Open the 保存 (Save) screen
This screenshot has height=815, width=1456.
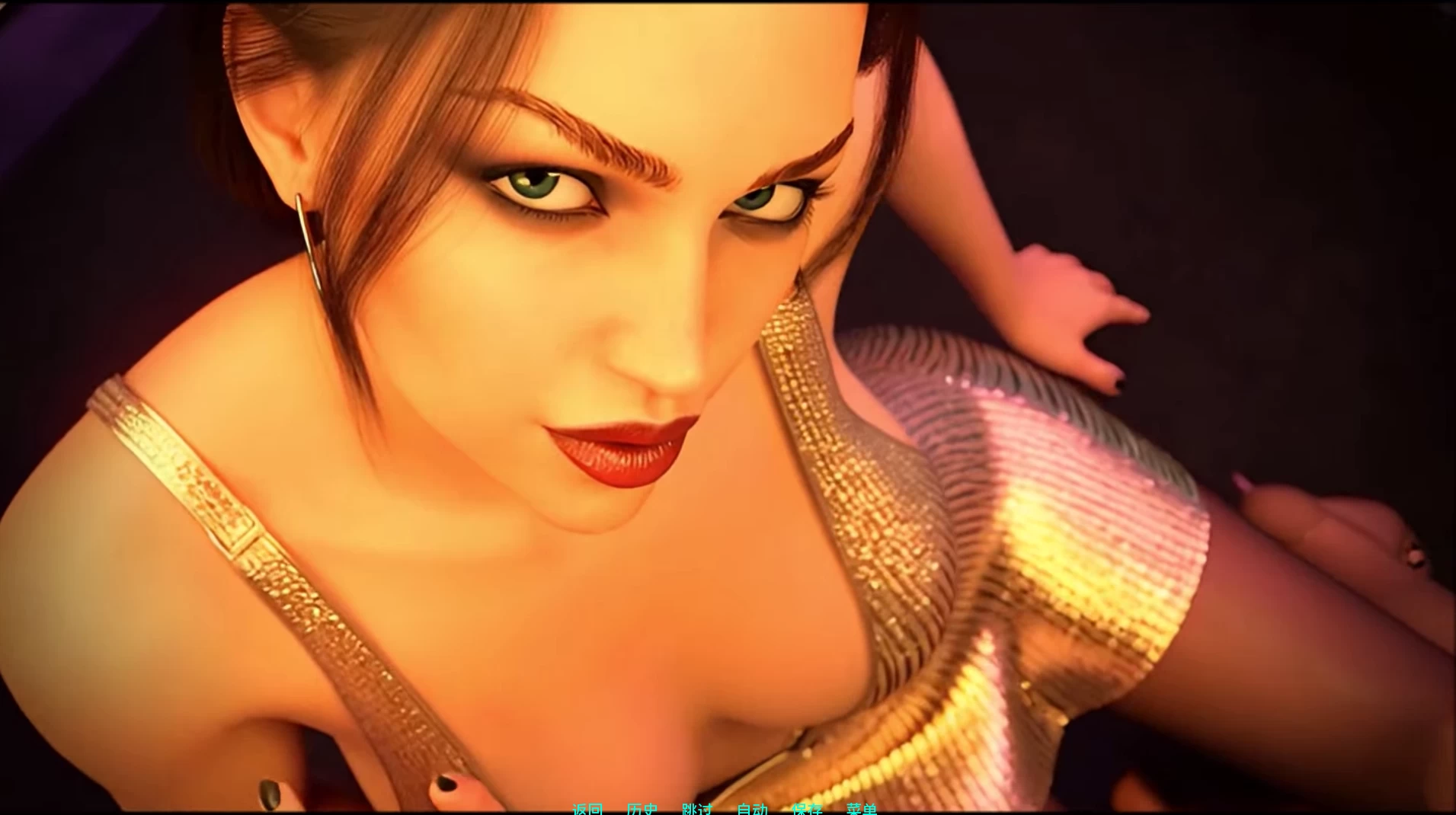tap(807, 809)
